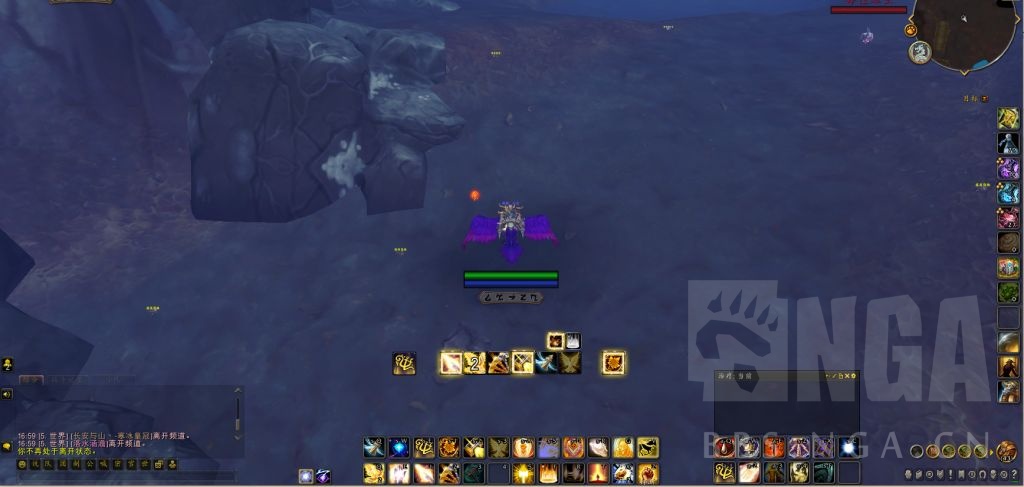Click the chat emoji smiley button
The width and height of the screenshot is (1024, 487).
(x=22, y=464)
